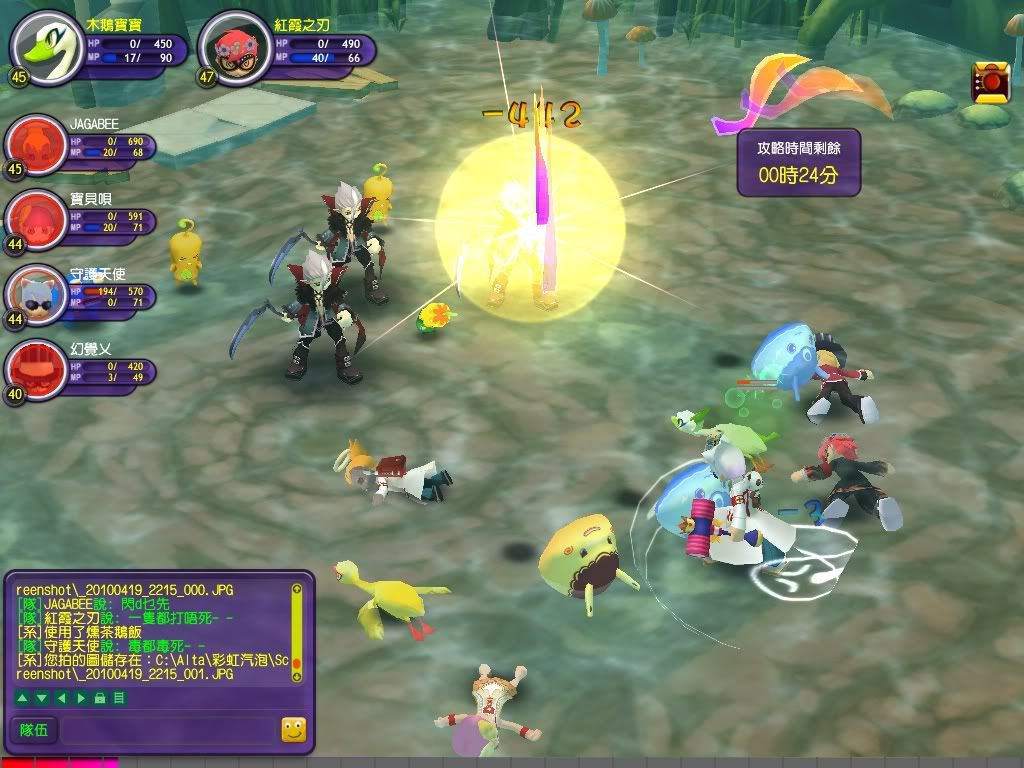Target party member 守護天使's cat portrait
The width and height of the screenshot is (1024, 768).
(x=36, y=292)
